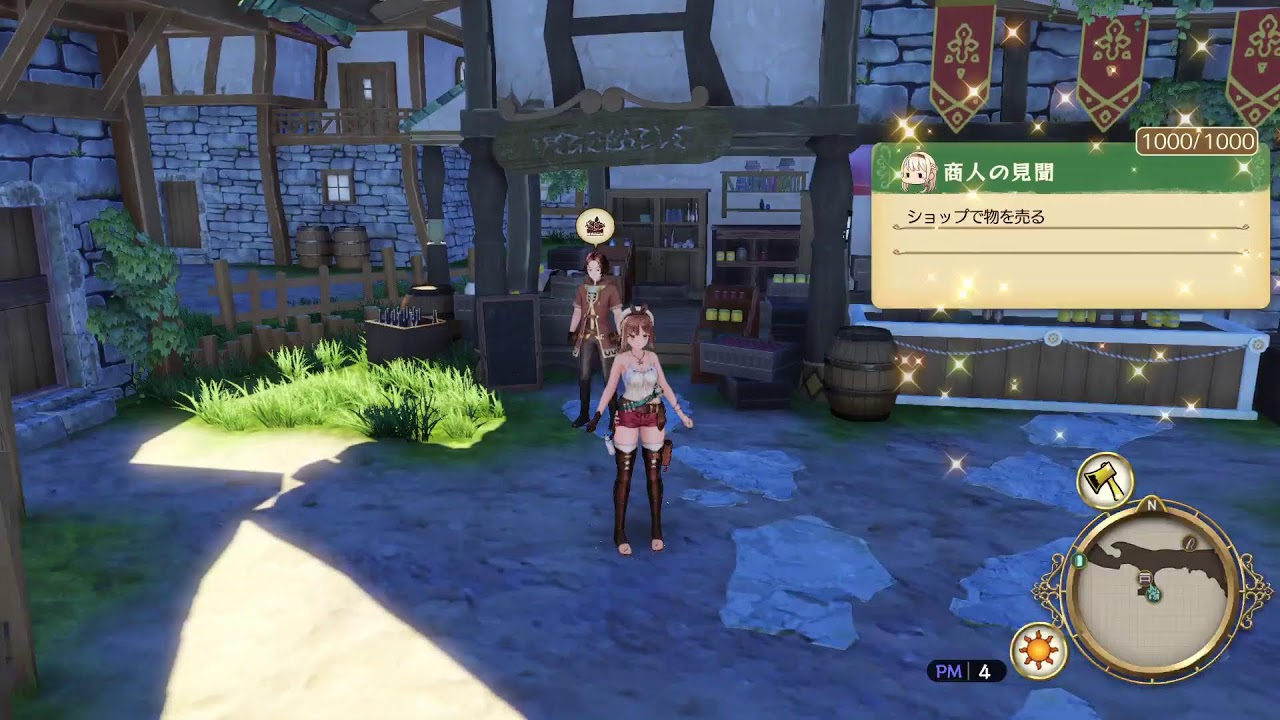This screenshot has height=720, width=1280.
Task: Click the sun weather icon
Action: point(1039,651)
